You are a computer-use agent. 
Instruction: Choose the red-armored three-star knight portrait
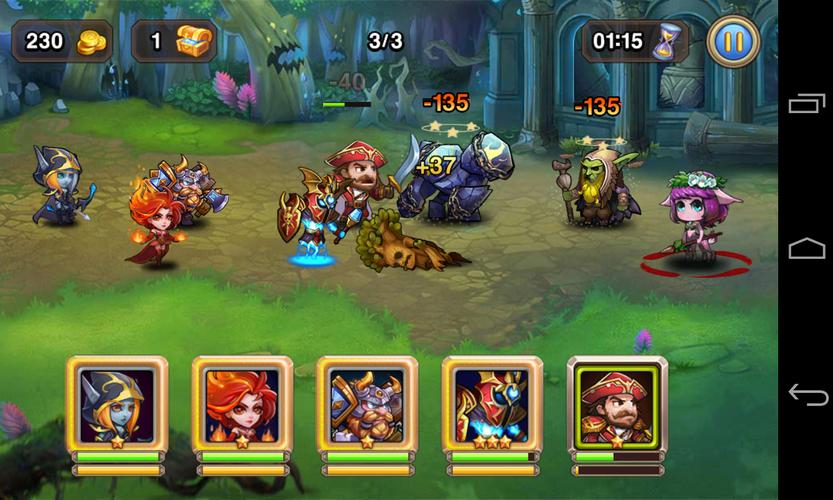(x=492, y=403)
